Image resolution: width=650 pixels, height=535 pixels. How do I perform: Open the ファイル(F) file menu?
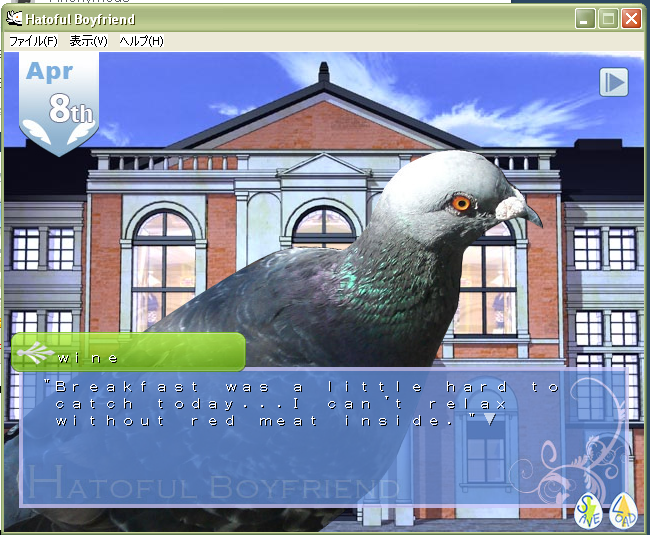click(33, 41)
